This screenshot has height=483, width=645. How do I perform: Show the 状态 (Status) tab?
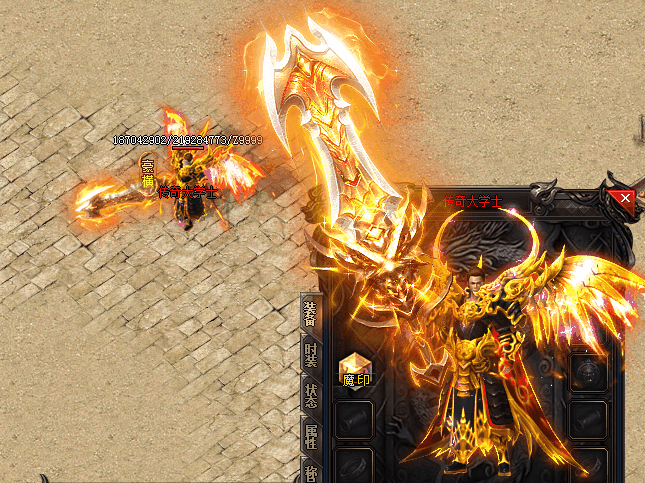[312, 397]
